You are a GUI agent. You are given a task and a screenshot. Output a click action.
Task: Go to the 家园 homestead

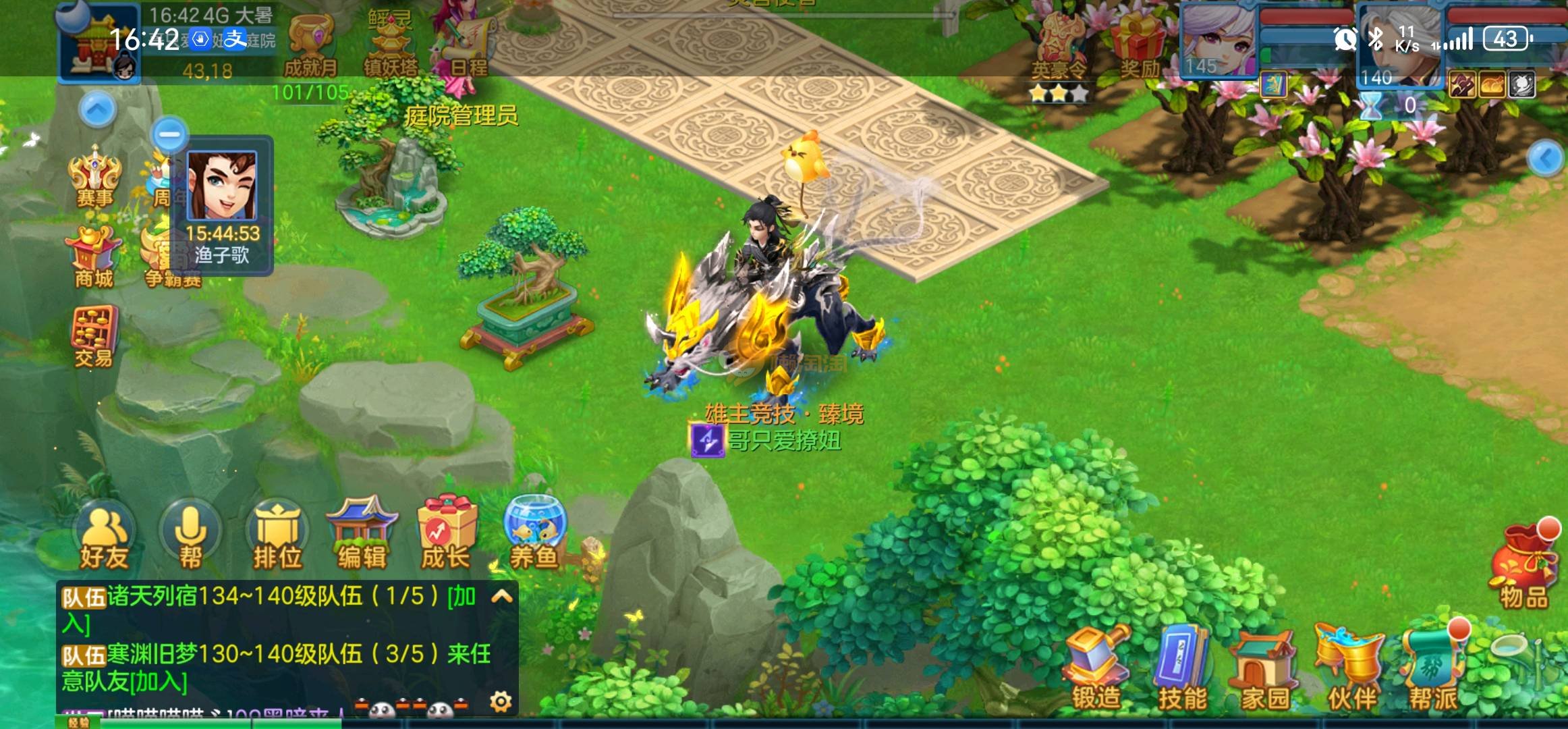point(1264,670)
